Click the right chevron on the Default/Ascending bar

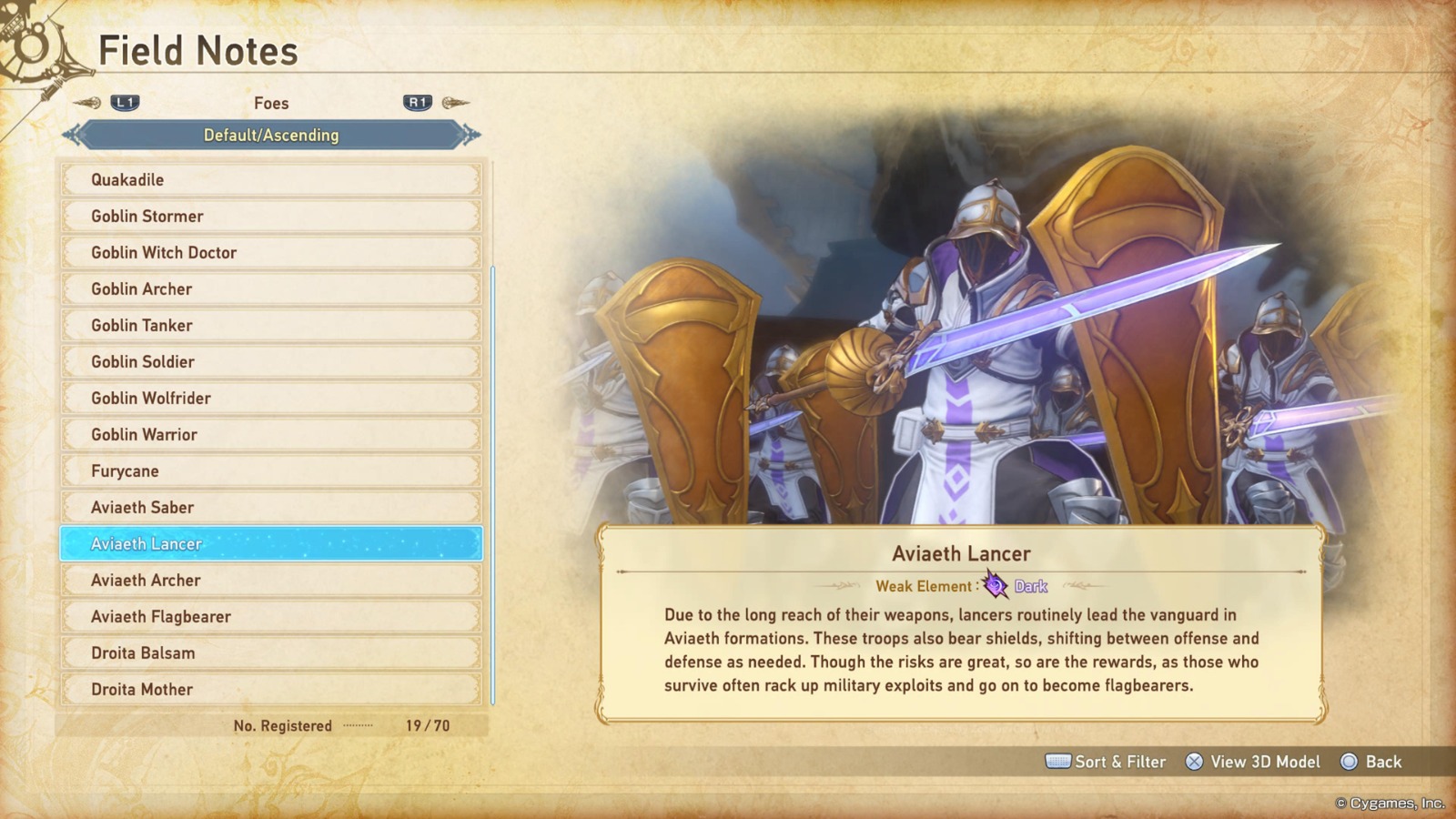point(469,135)
